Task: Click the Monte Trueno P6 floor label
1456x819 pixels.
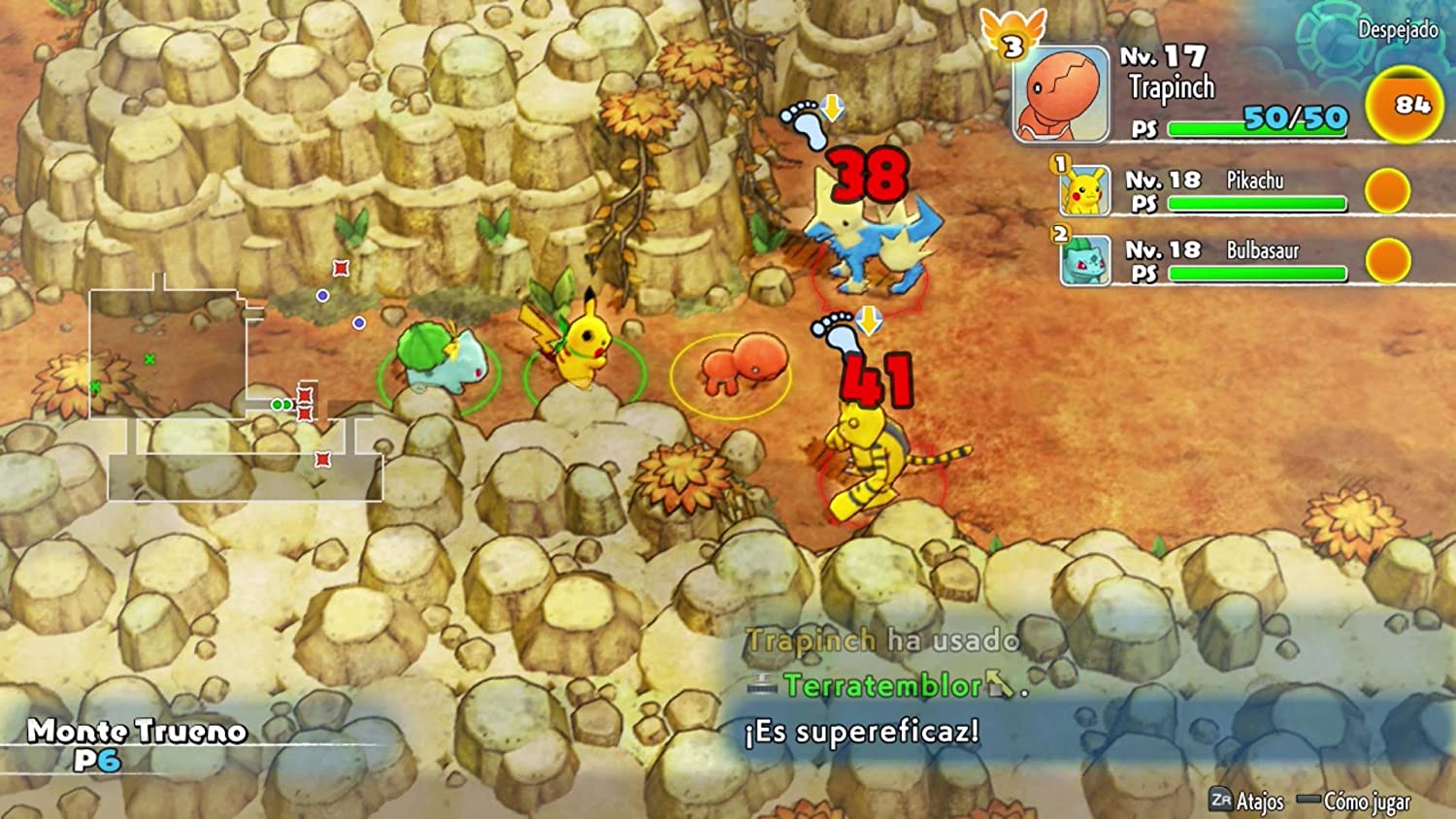Action: point(136,743)
